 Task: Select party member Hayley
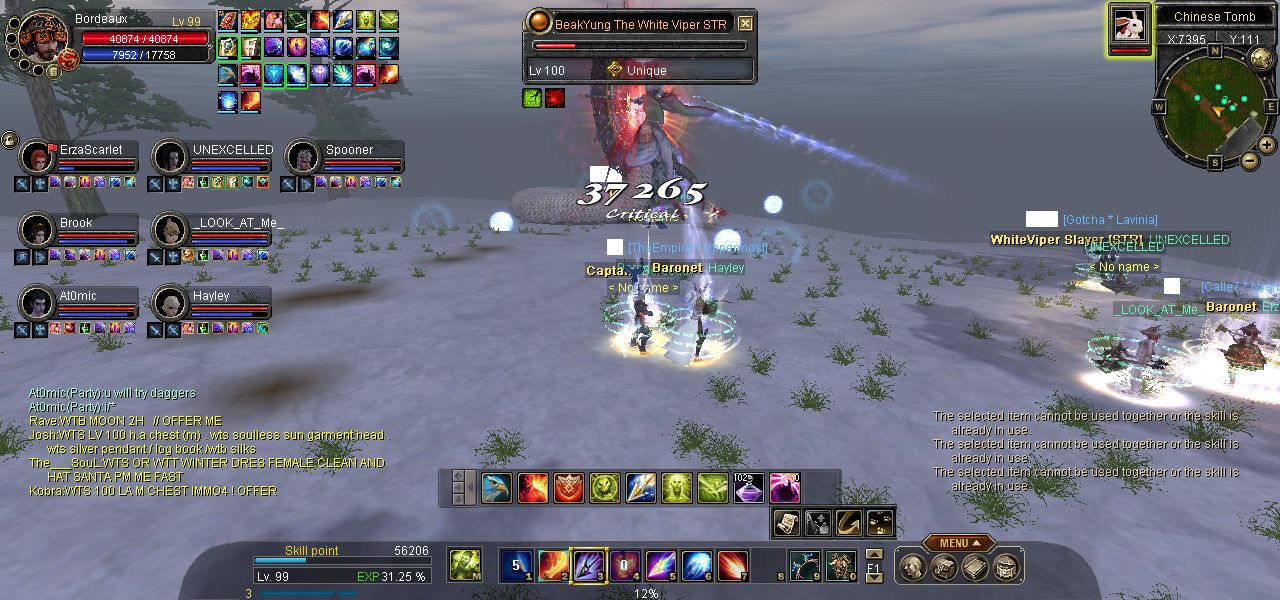point(171,304)
